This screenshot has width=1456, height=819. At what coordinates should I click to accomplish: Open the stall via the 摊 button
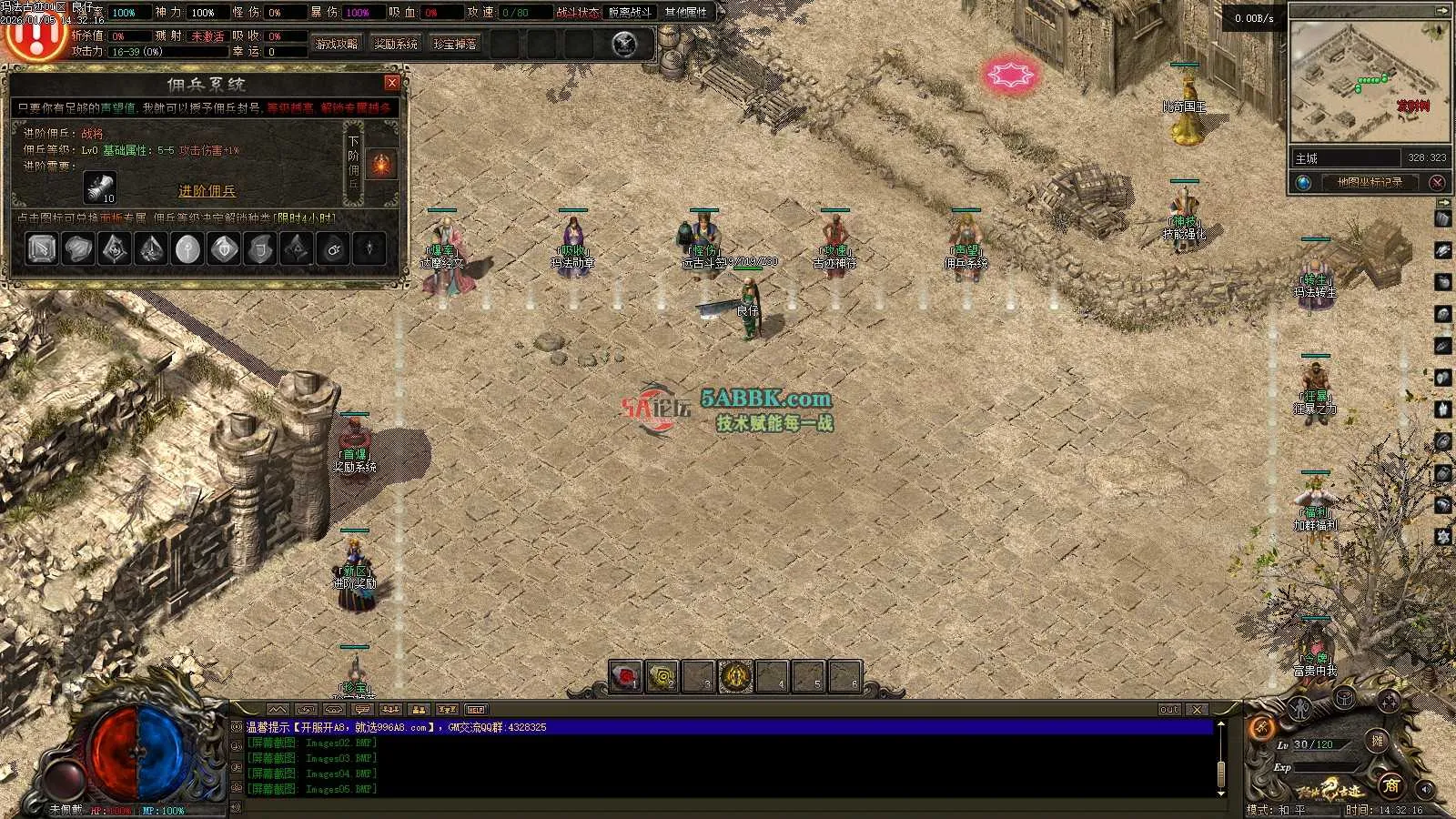(x=1378, y=741)
